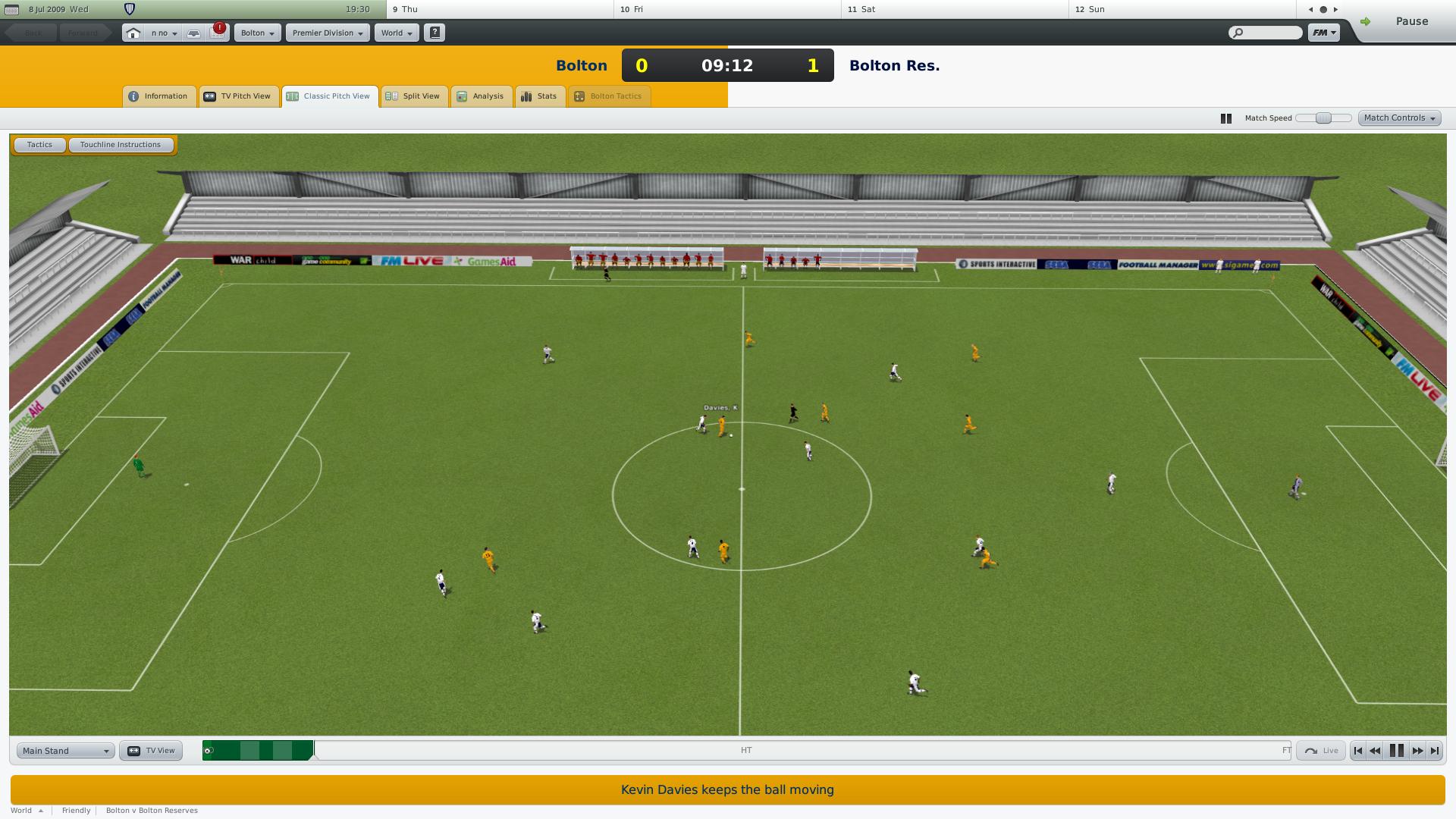Open the Premier Division dropdown
The height and width of the screenshot is (819, 1456).
tap(327, 33)
